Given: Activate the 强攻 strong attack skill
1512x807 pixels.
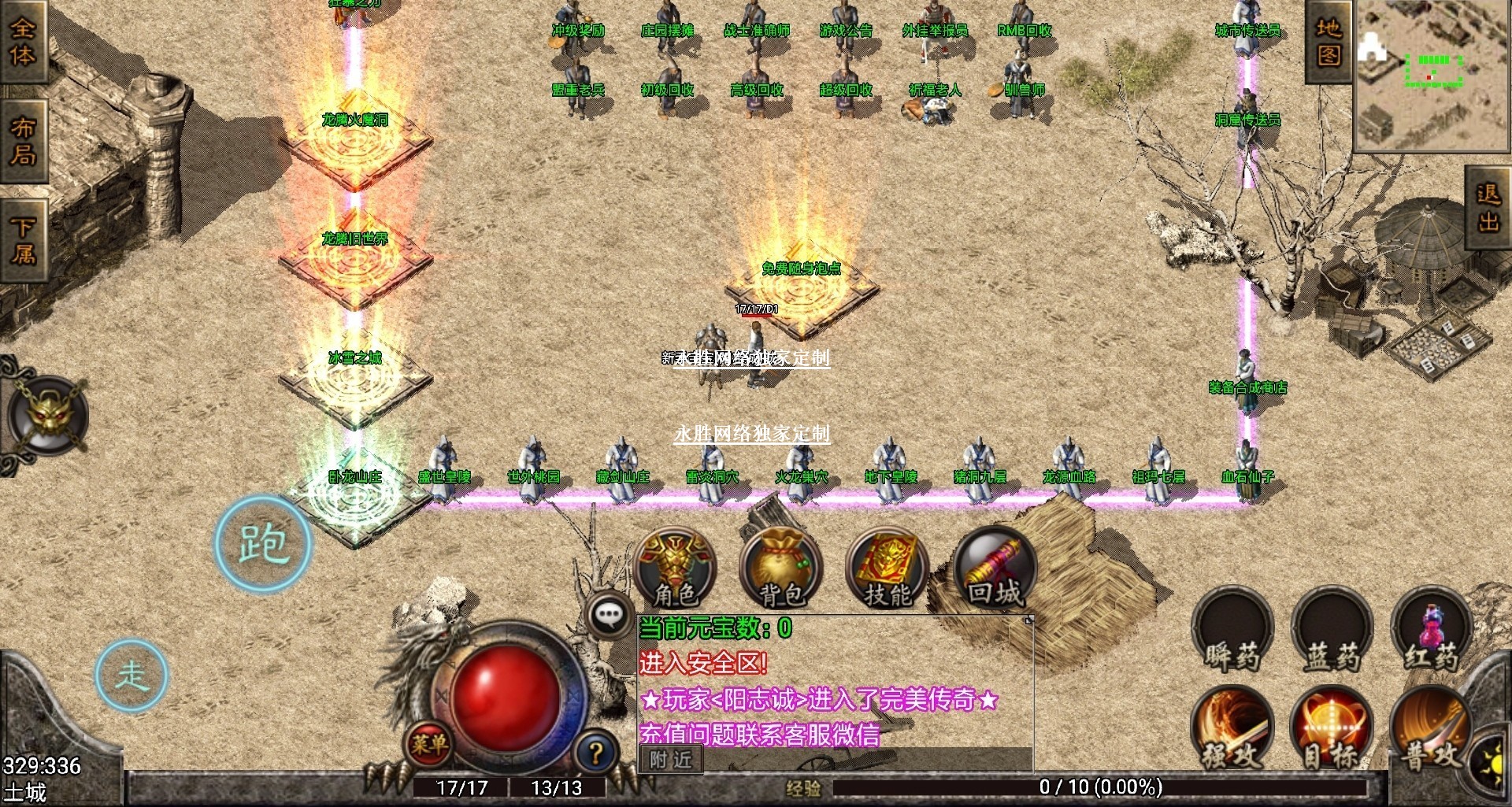Looking at the screenshot, I should (x=1232, y=728).
